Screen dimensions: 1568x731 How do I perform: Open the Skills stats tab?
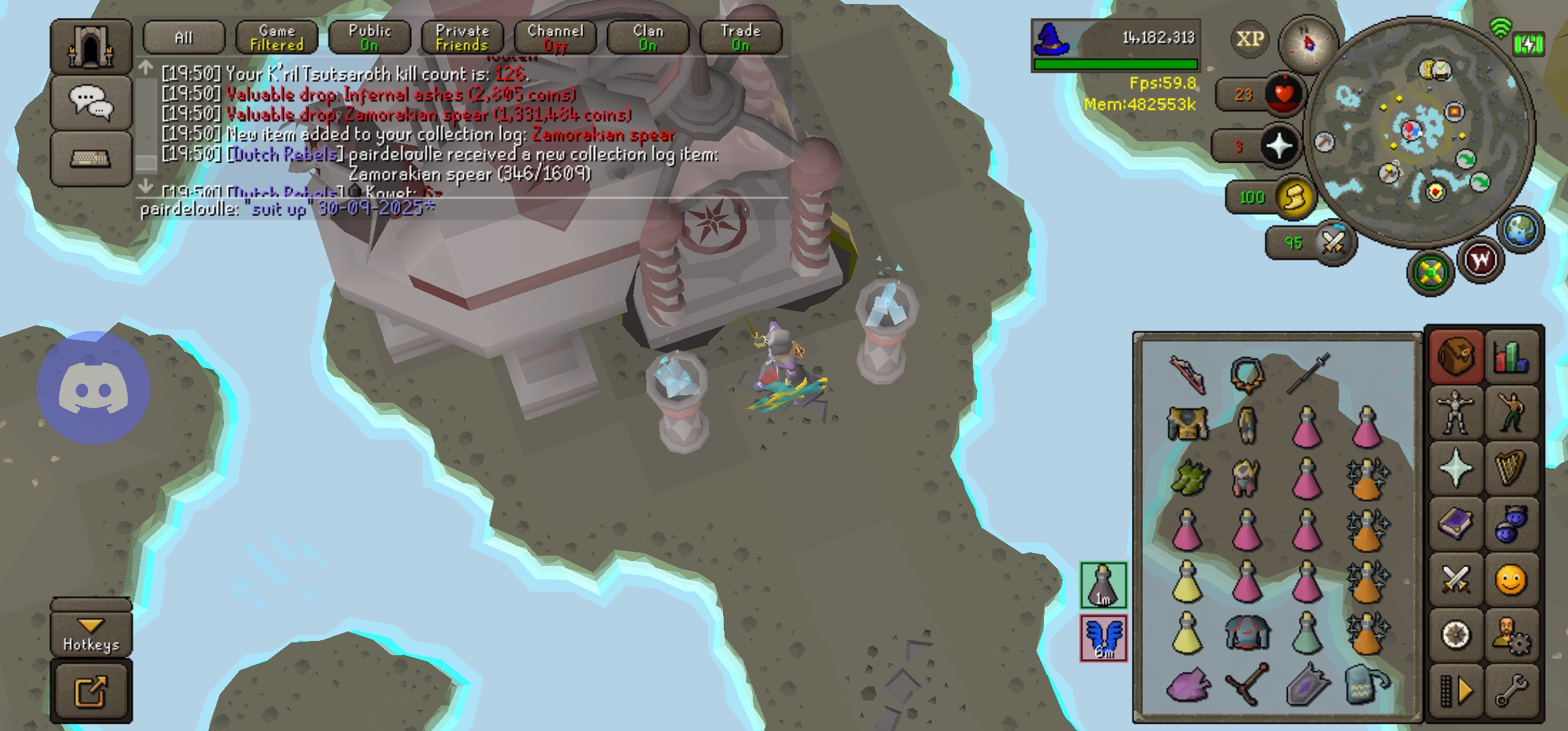click(1511, 357)
